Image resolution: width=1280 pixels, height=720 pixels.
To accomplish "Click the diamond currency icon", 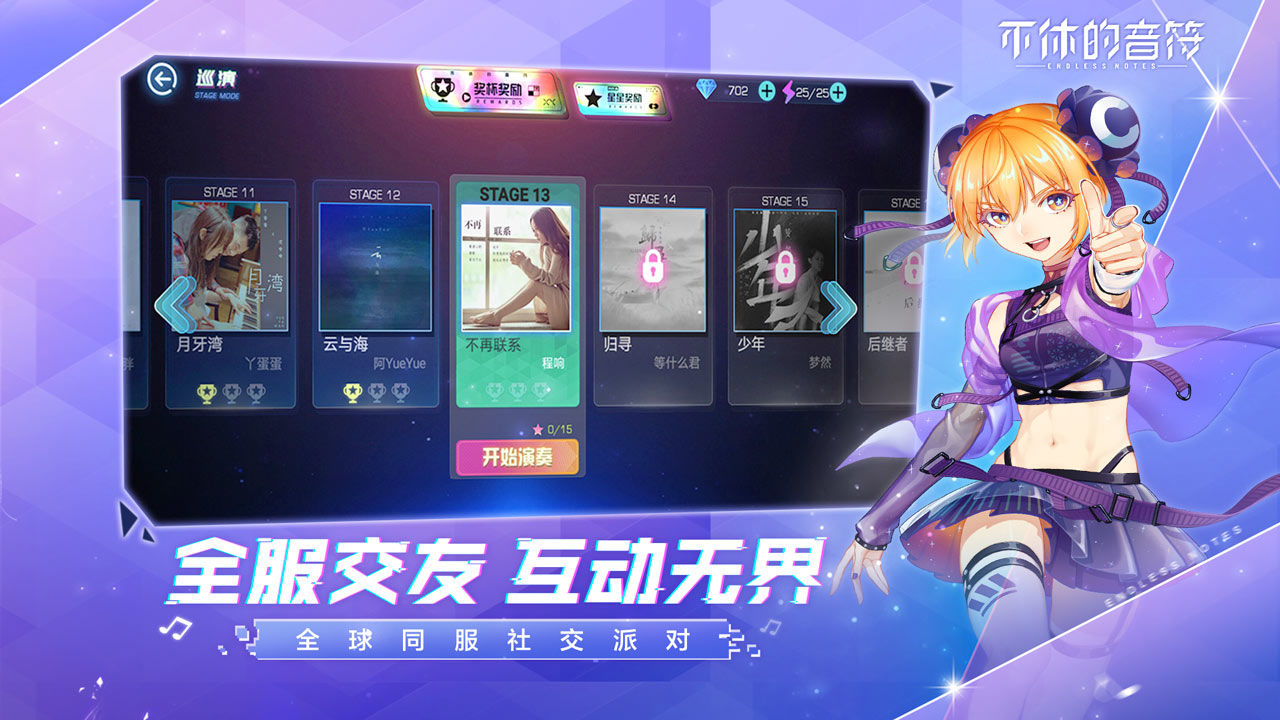I will click(x=705, y=91).
